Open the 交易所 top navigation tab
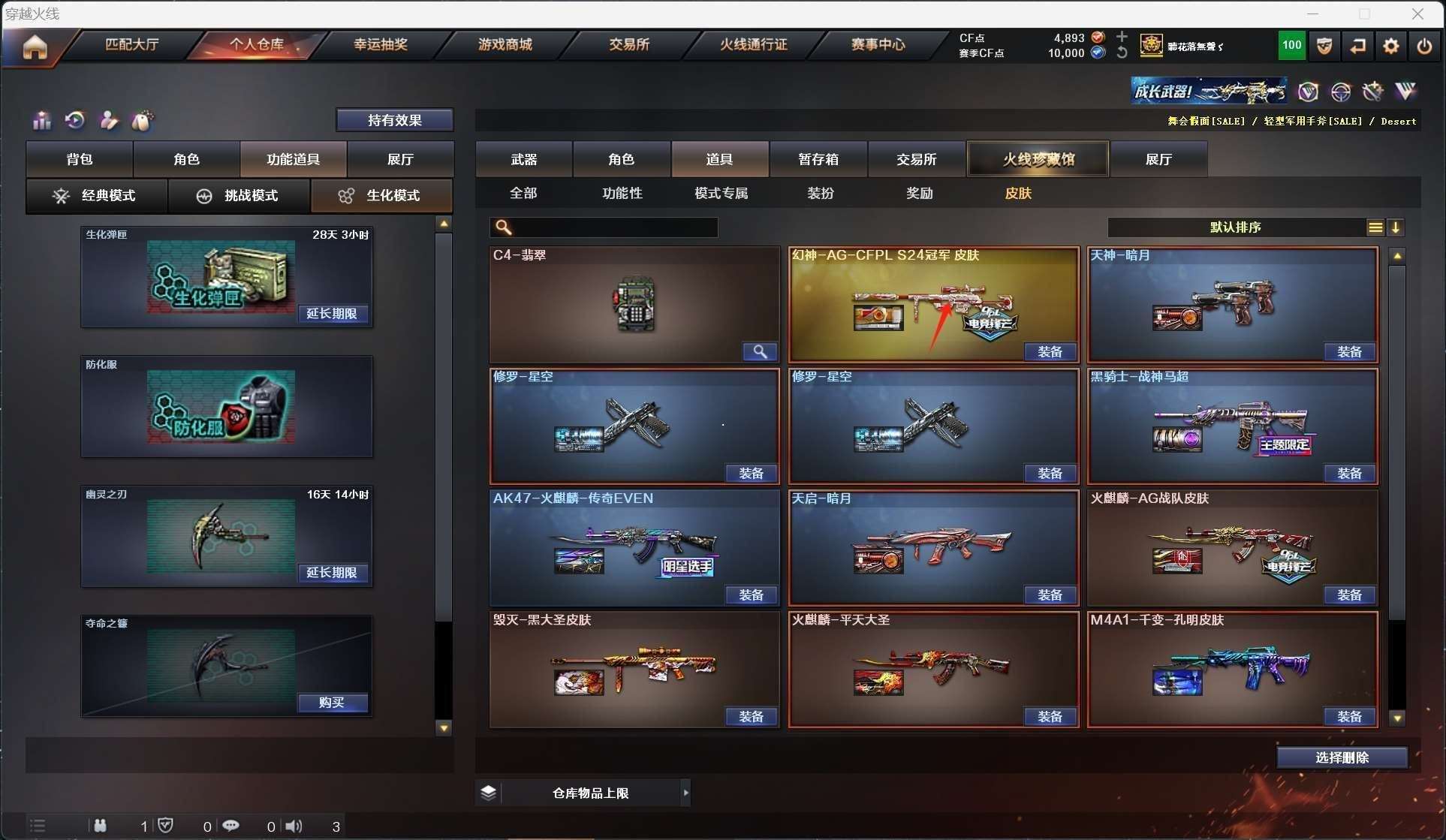 628,44
